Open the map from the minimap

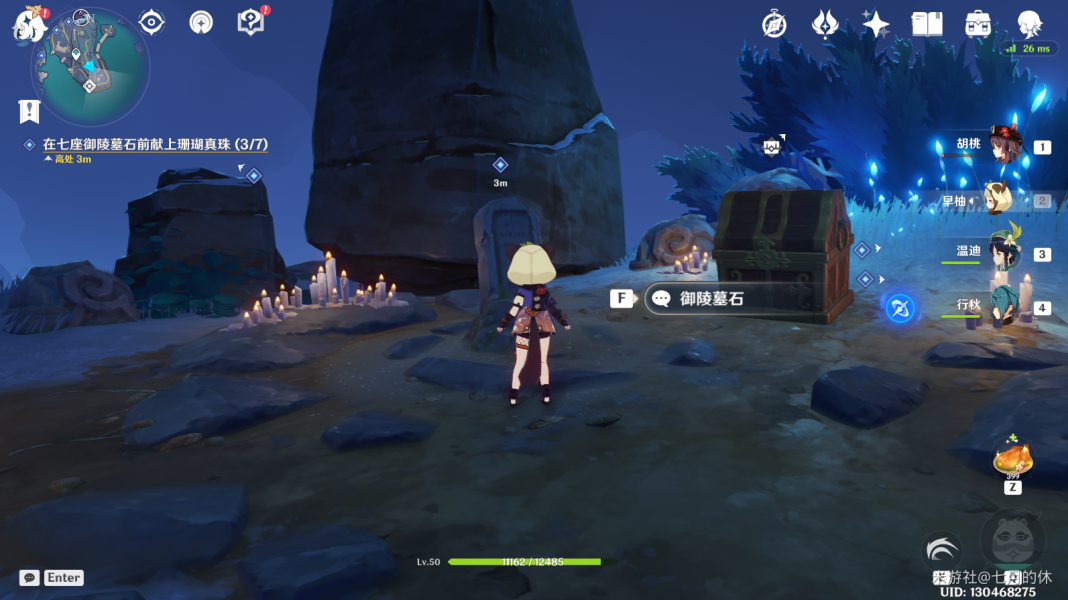90,66
